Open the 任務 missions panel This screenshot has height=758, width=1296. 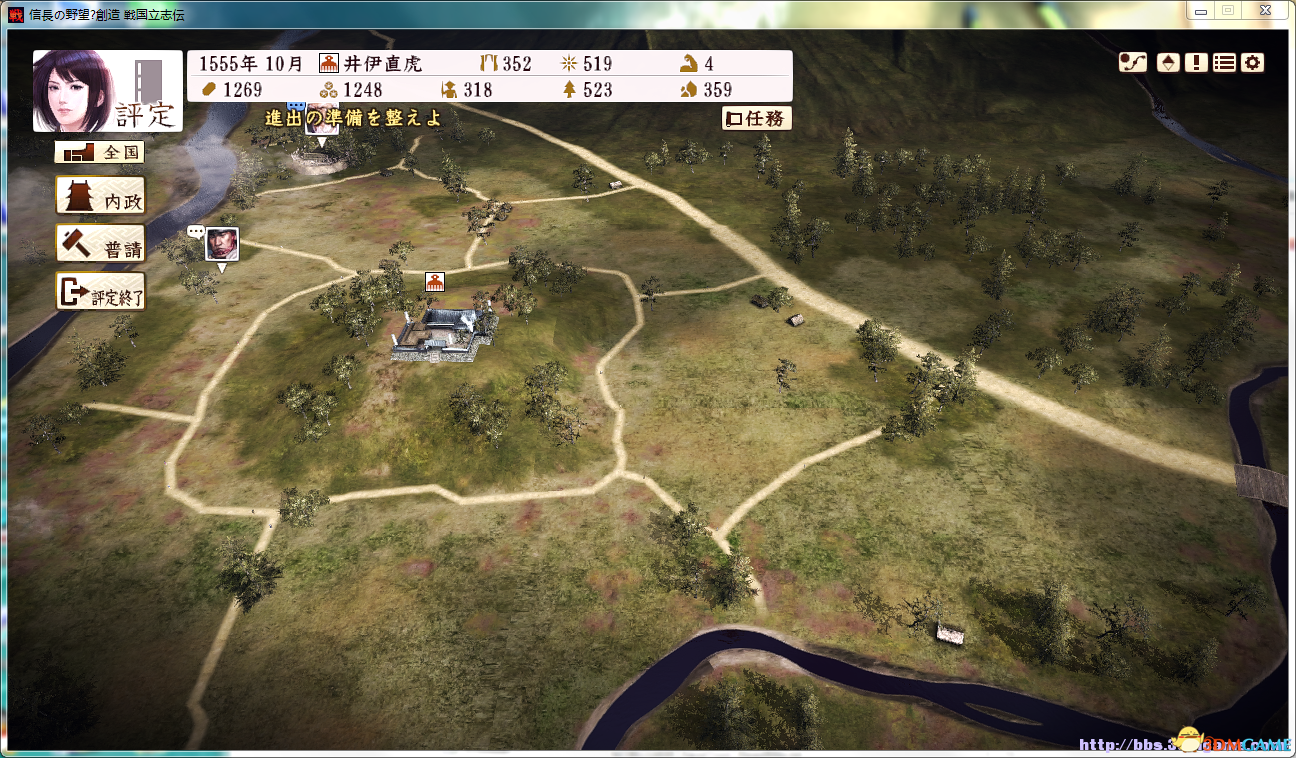[757, 118]
